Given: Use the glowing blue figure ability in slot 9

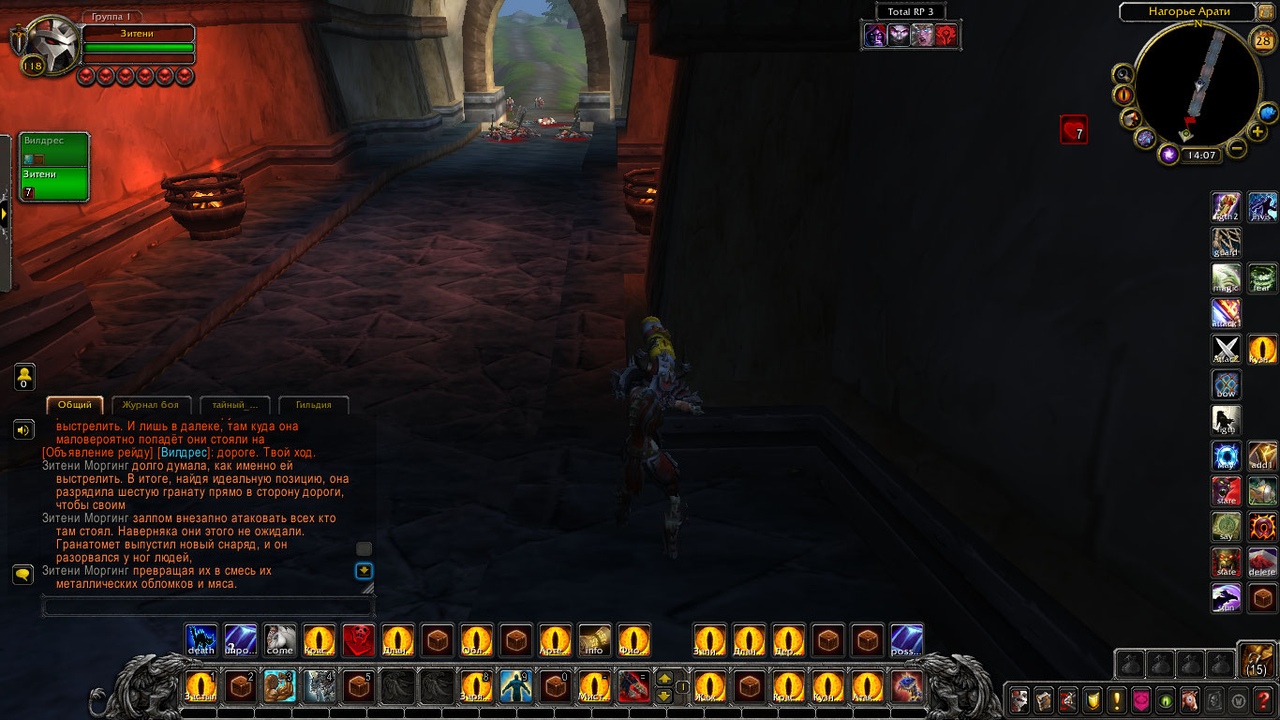Looking at the screenshot, I should click(x=515, y=686).
